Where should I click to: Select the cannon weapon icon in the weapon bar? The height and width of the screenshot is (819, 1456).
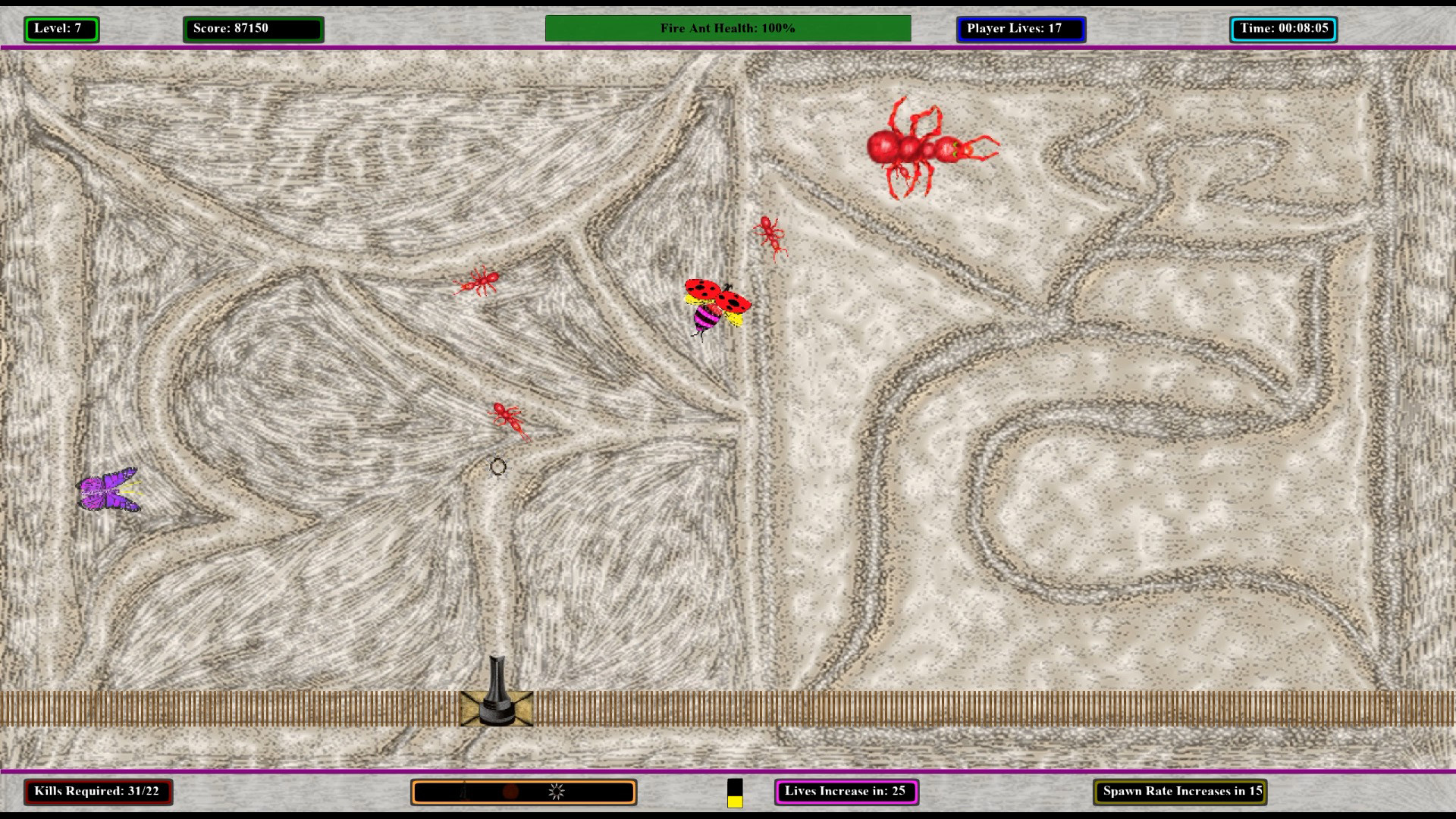pyautogui.click(x=464, y=791)
